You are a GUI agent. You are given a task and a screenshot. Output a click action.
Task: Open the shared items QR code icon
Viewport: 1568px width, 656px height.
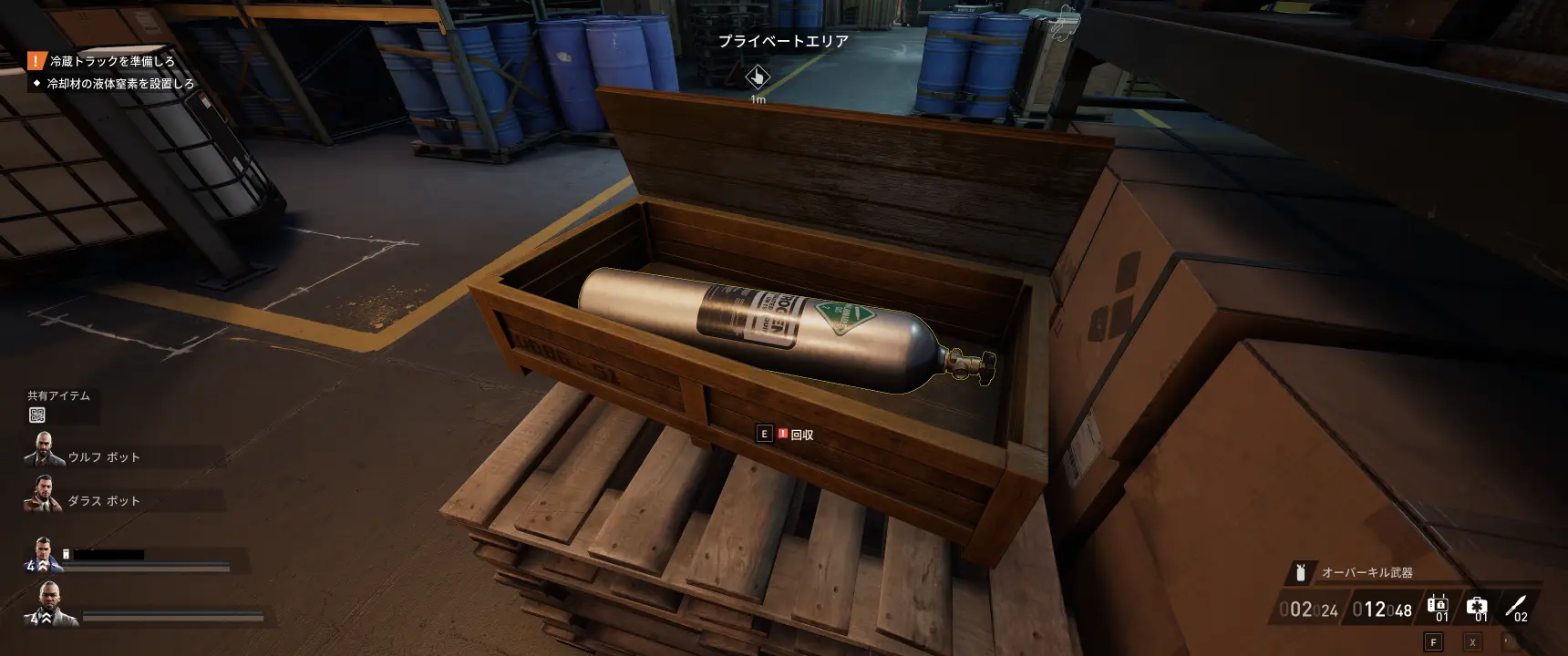pyautogui.click(x=37, y=415)
